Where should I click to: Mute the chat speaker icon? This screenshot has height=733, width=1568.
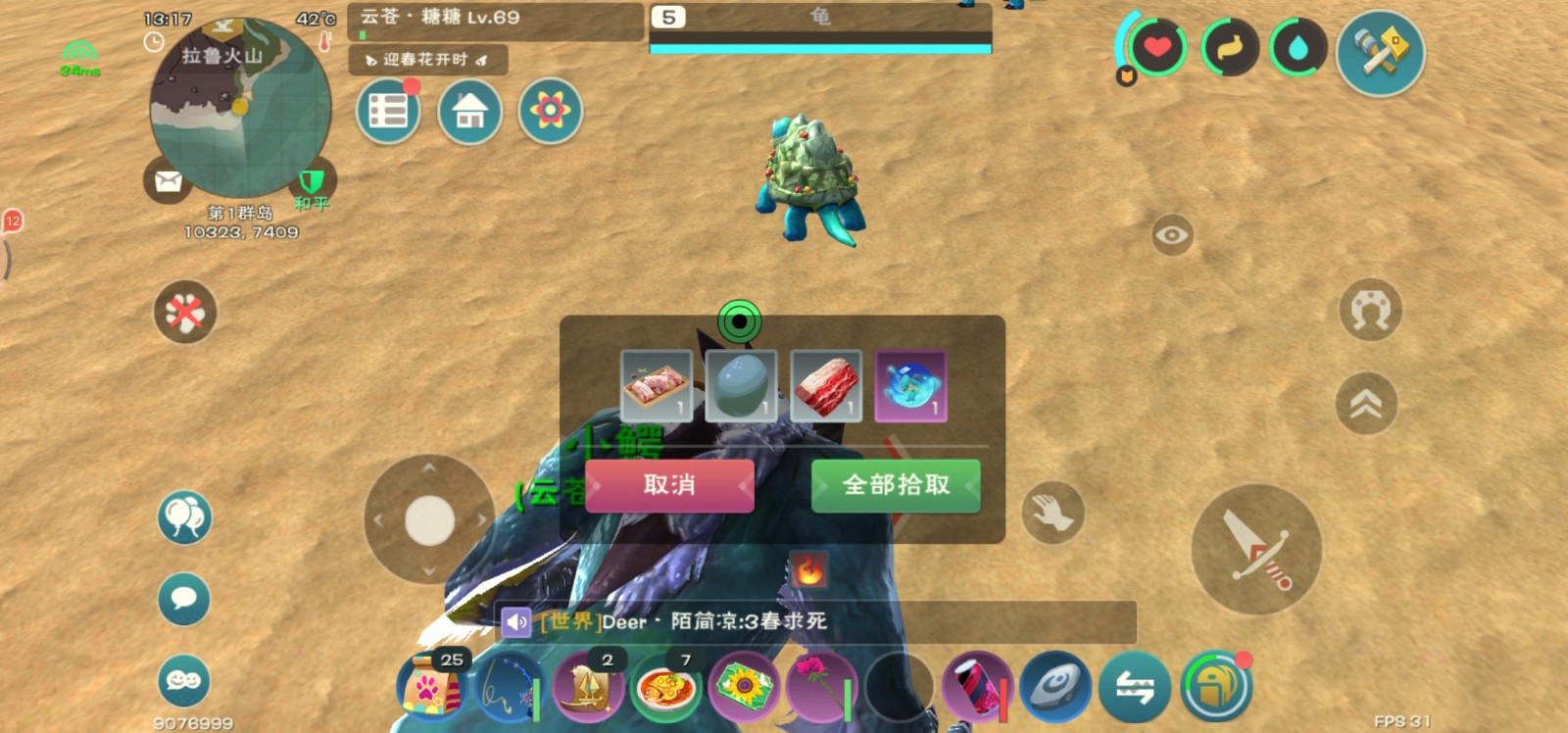pyautogui.click(x=516, y=620)
